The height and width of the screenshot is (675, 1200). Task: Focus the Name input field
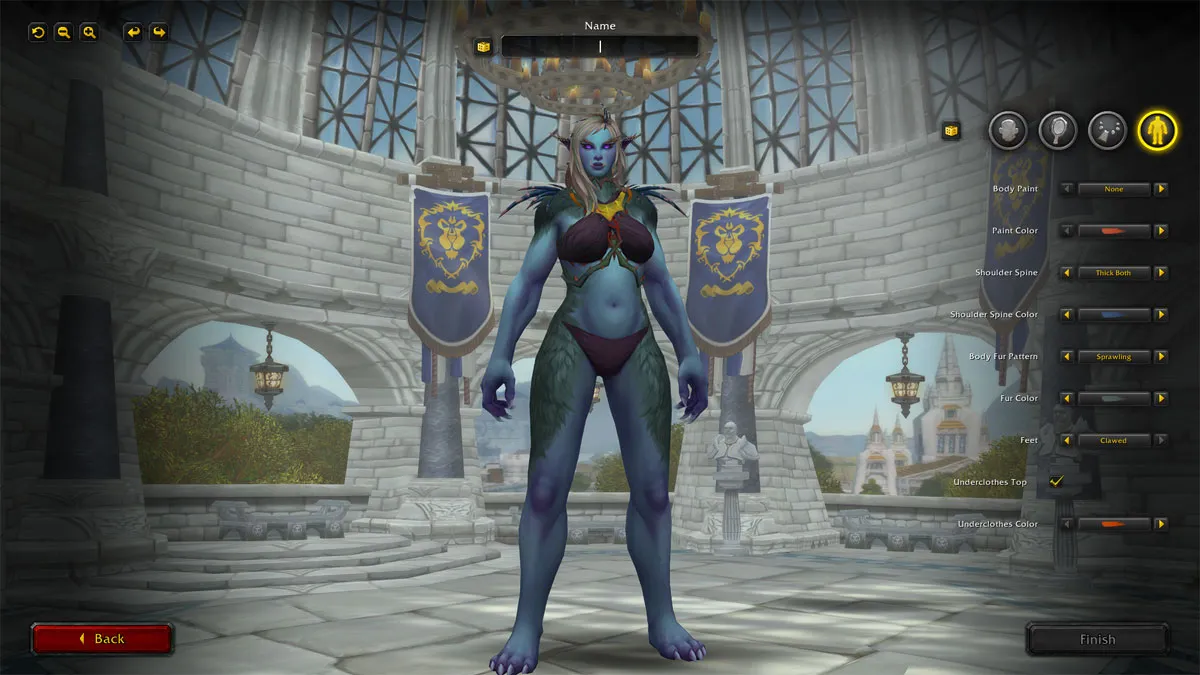600,47
